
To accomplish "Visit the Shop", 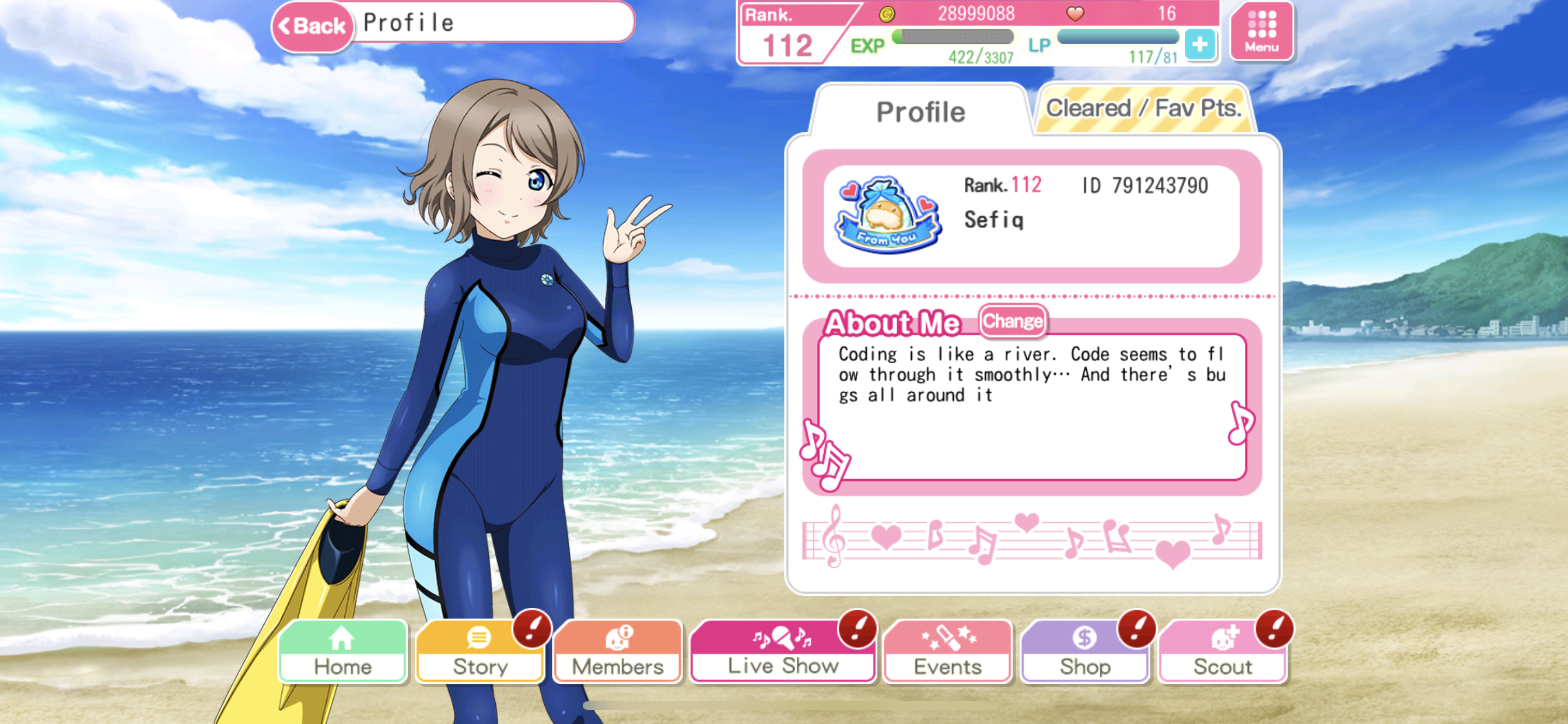I will (x=1084, y=652).
